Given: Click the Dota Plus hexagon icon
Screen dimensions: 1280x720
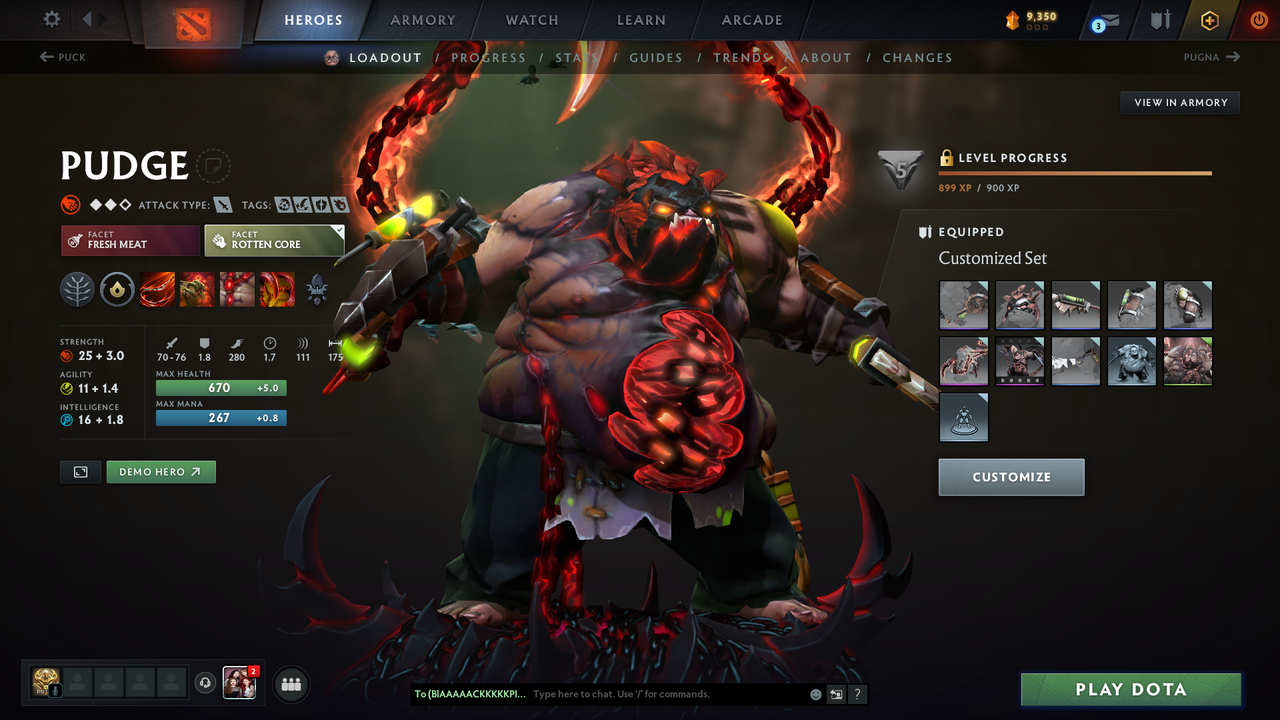Looking at the screenshot, I should click(x=1209, y=19).
